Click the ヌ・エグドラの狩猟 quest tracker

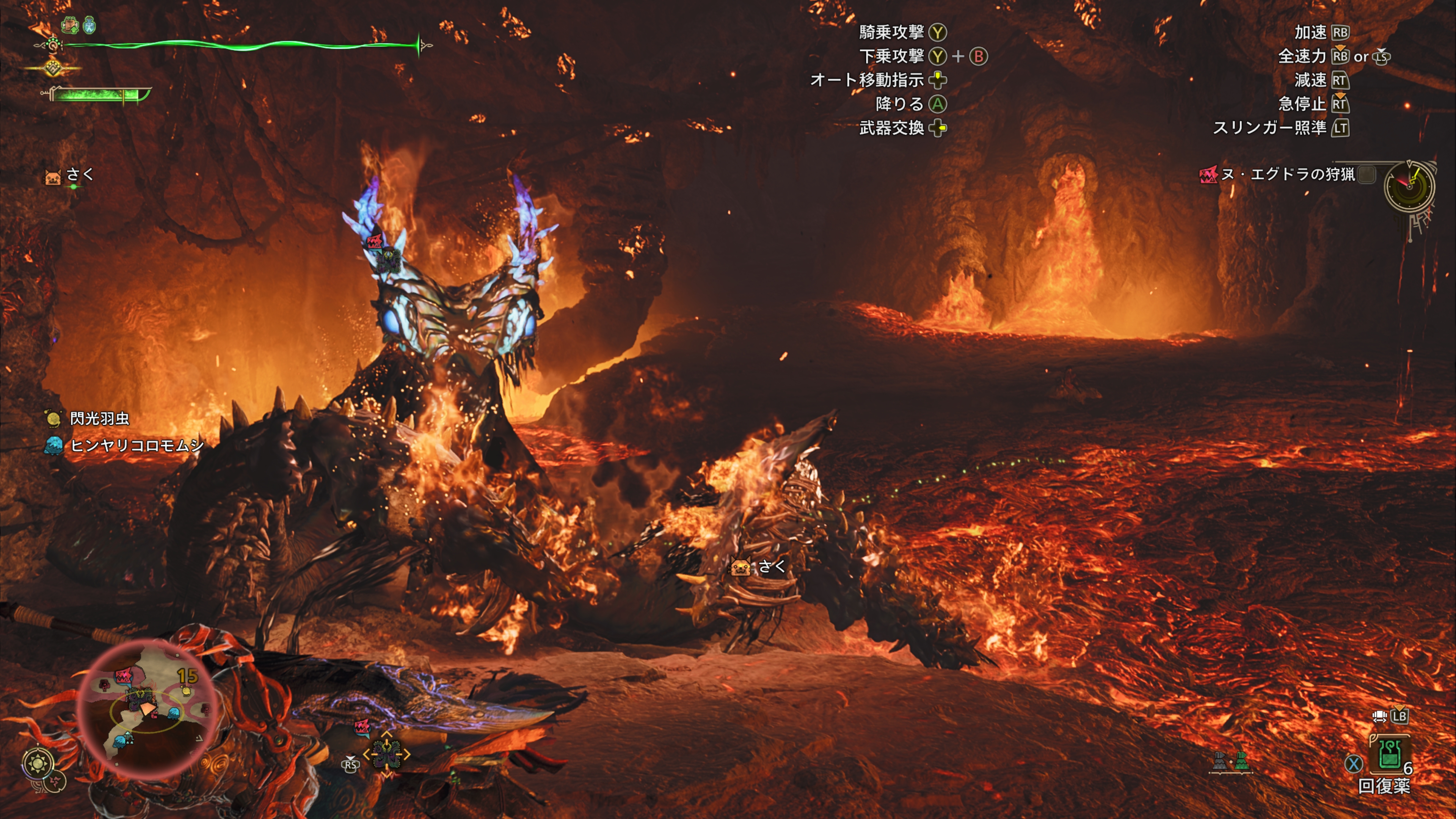click(1287, 174)
